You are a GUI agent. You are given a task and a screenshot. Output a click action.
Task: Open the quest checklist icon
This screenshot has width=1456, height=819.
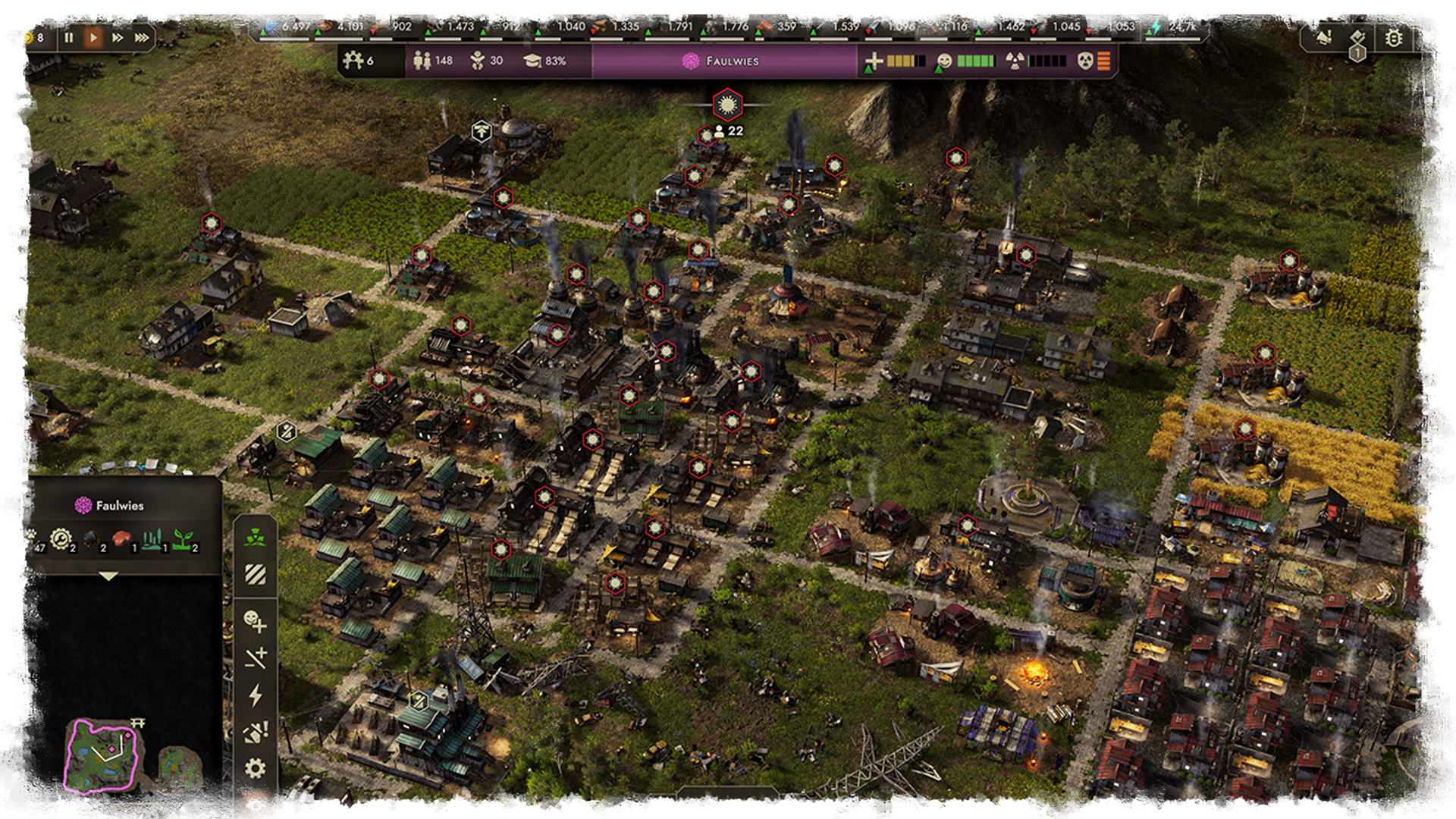[1357, 37]
